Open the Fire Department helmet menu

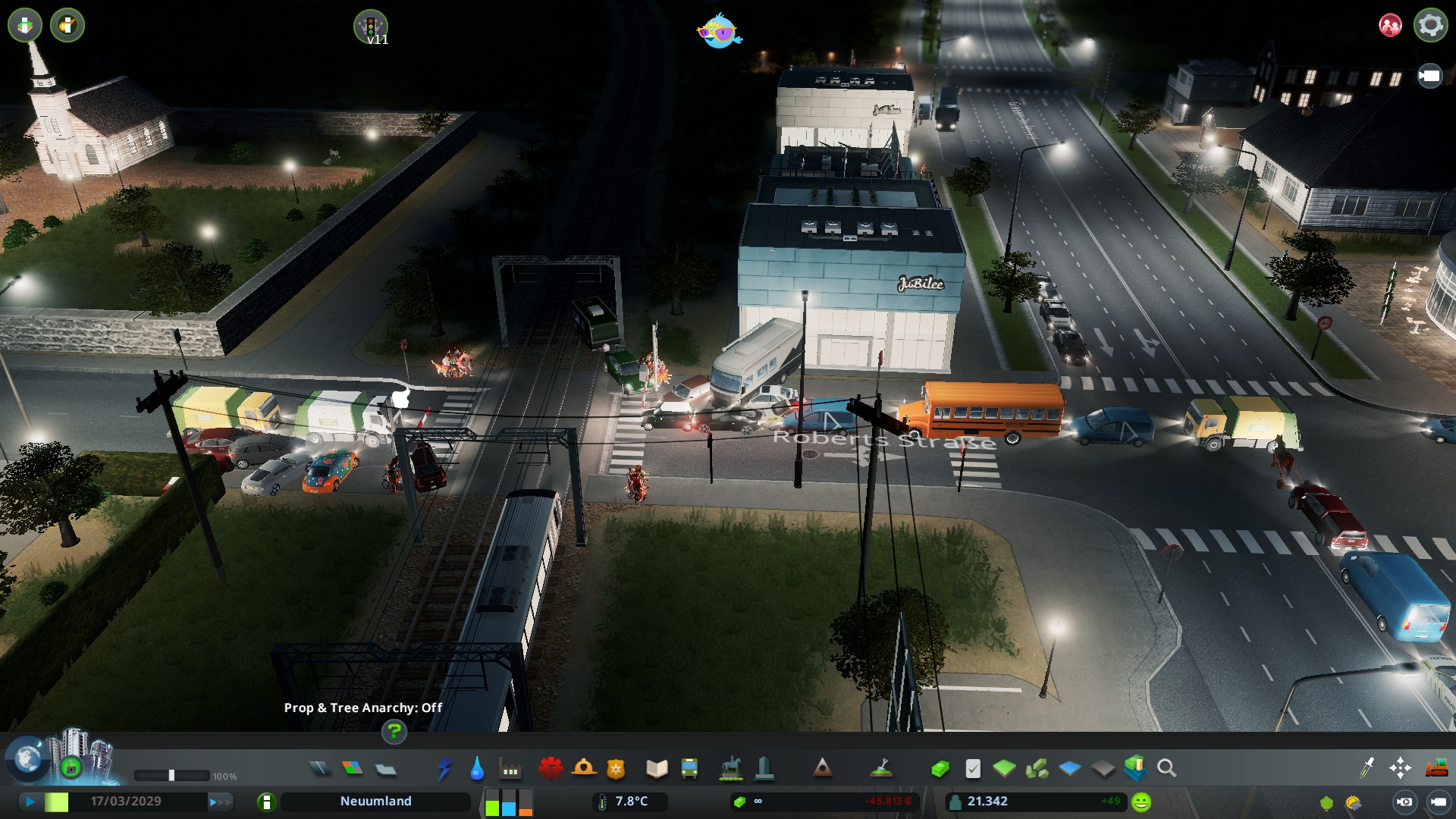tap(584, 769)
